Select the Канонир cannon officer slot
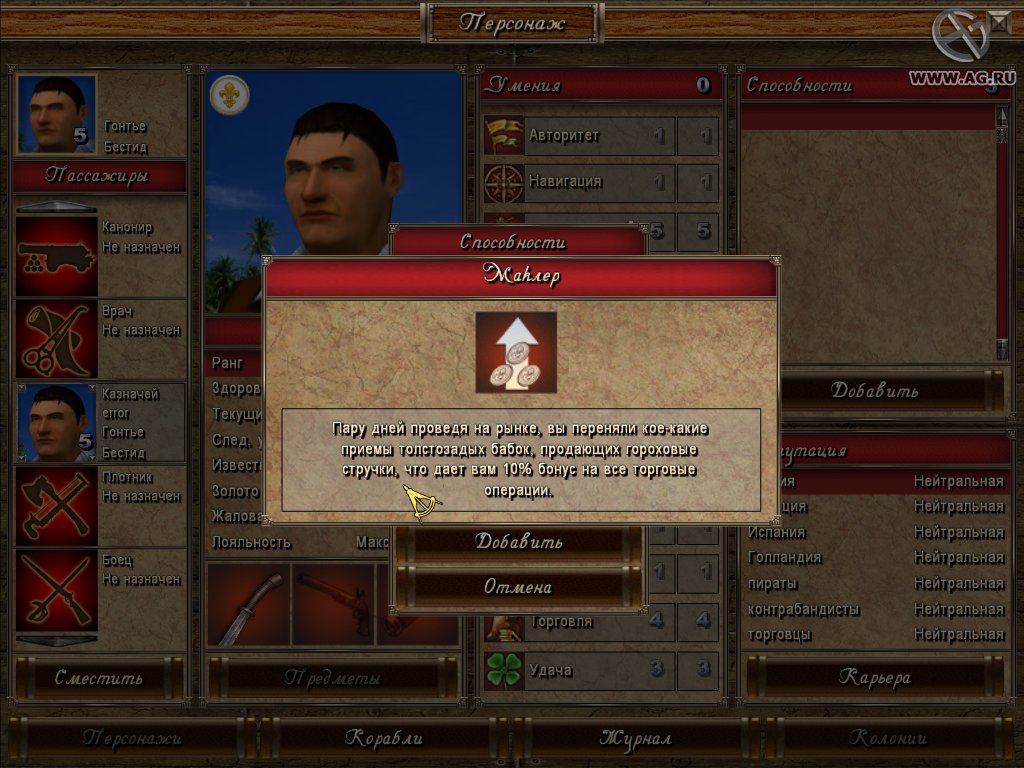Screen dimensions: 1024x768 (57, 255)
